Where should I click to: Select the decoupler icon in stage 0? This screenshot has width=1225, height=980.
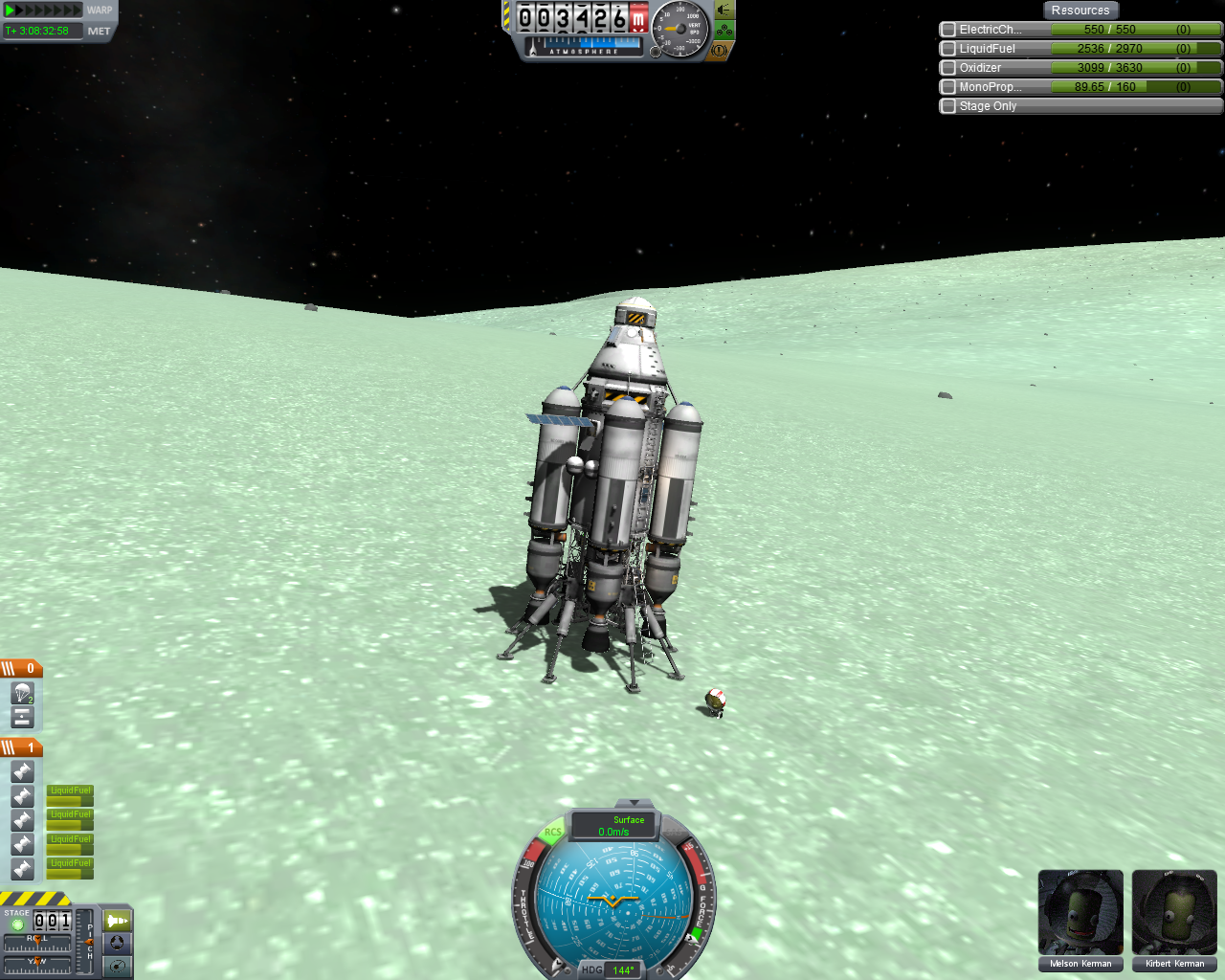[23, 717]
